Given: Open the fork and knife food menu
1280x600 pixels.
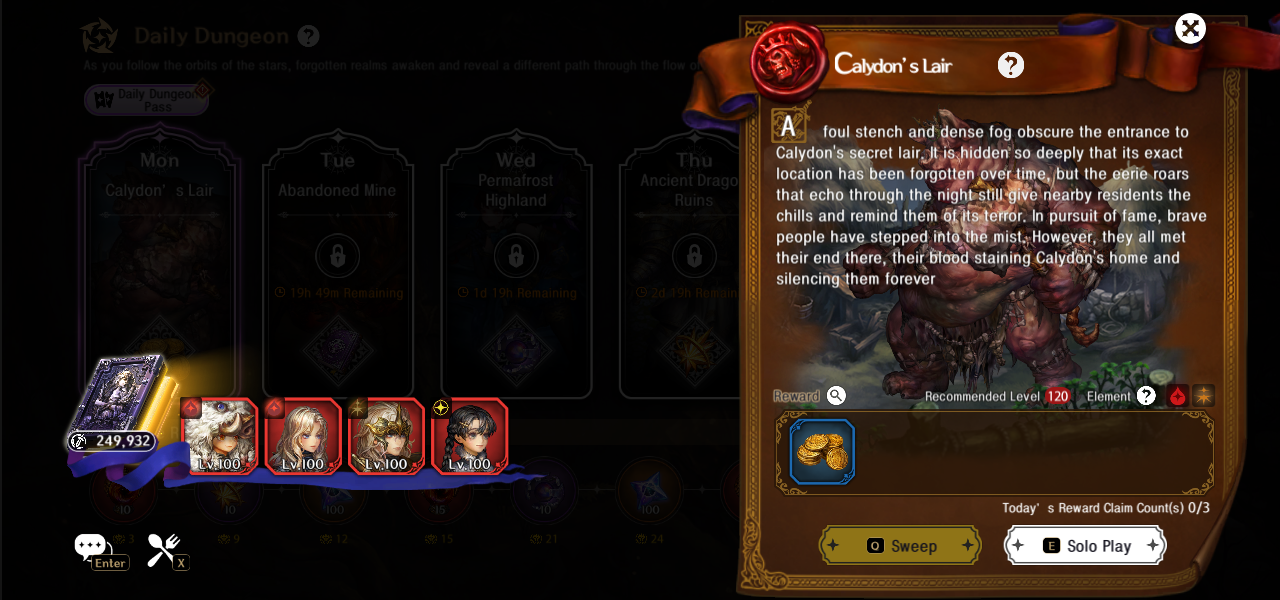Looking at the screenshot, I should [x=163, y=548].
